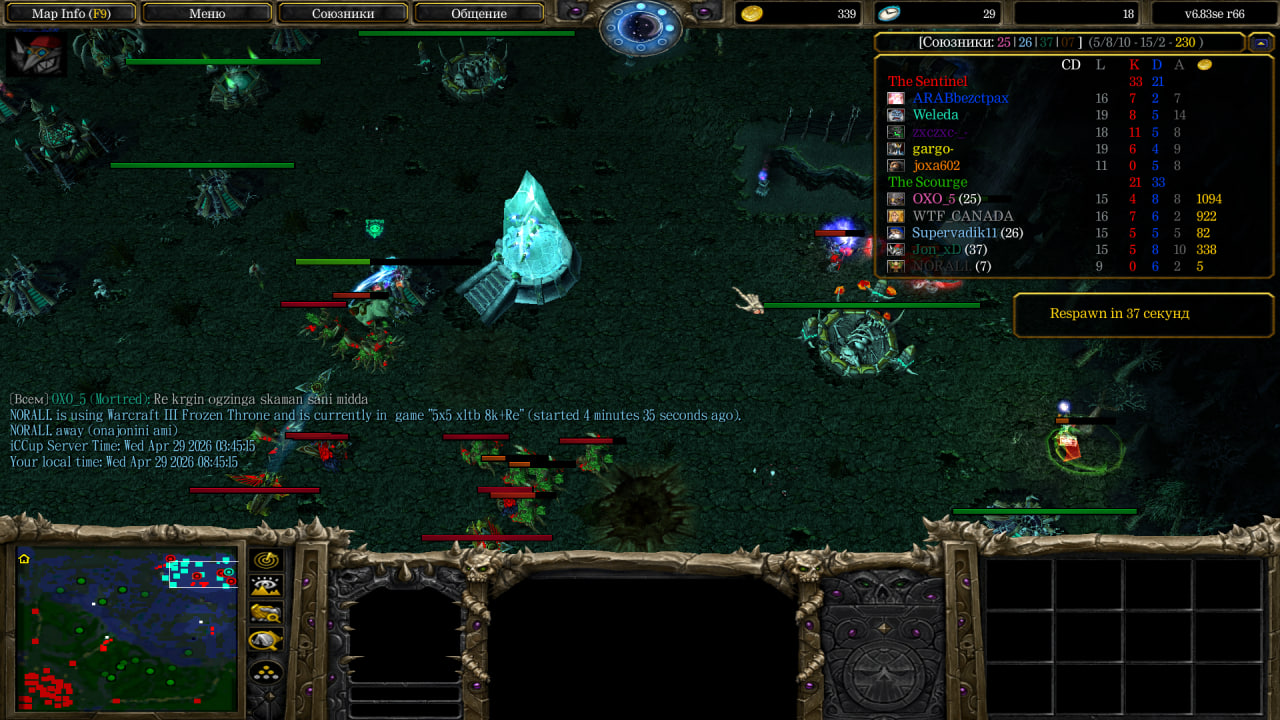Toggle minimap terrain display with eye icon
1280x720 pixels.
(x=266, y=586)
